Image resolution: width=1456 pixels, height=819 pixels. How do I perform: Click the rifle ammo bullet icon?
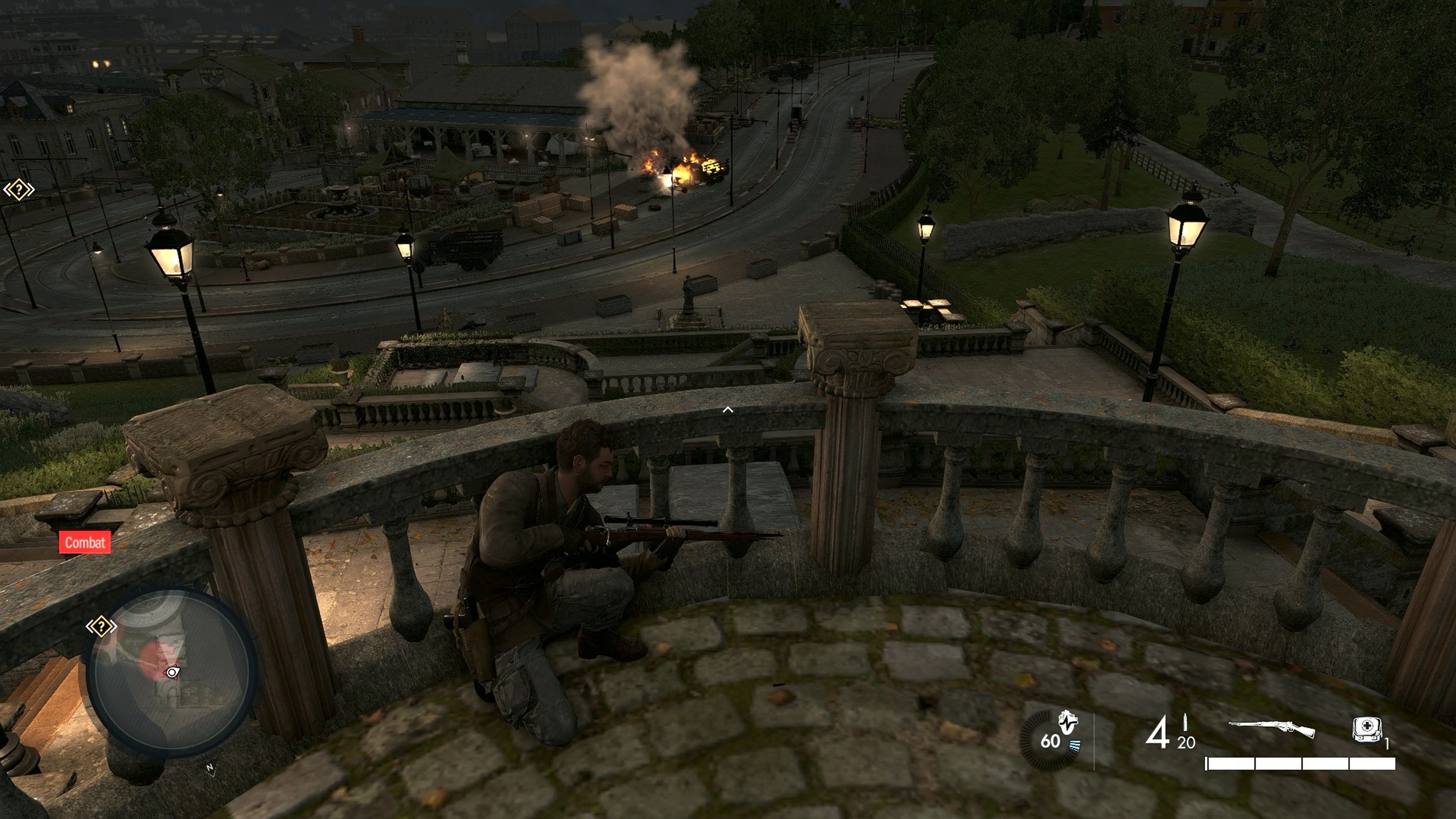click(x=1186, y=723)
